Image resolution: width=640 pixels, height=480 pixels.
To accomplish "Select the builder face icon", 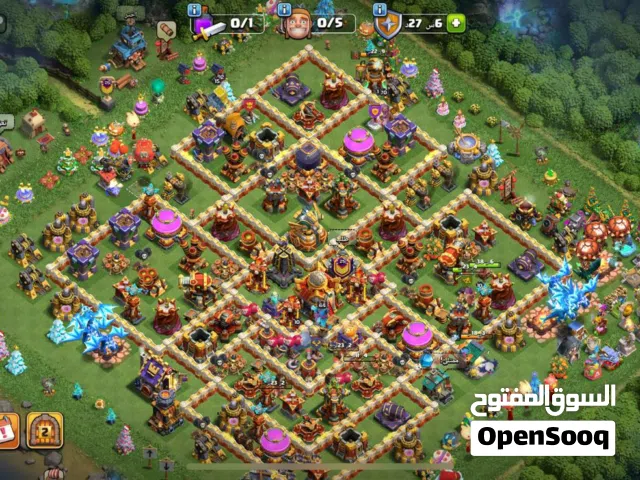I will [297, 24].
